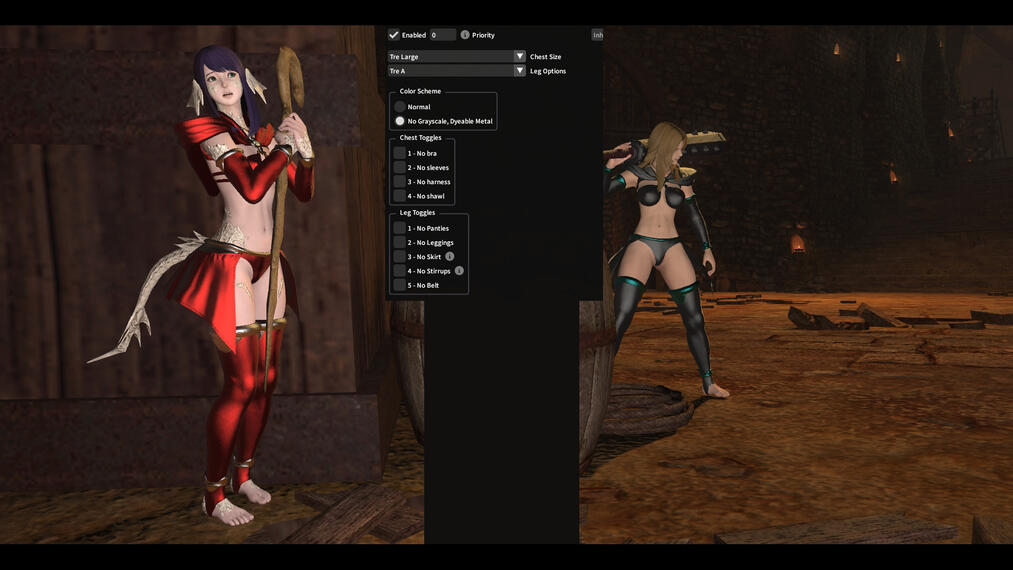
Task: Enable the No sleeves option
Action: coord(400,168)
